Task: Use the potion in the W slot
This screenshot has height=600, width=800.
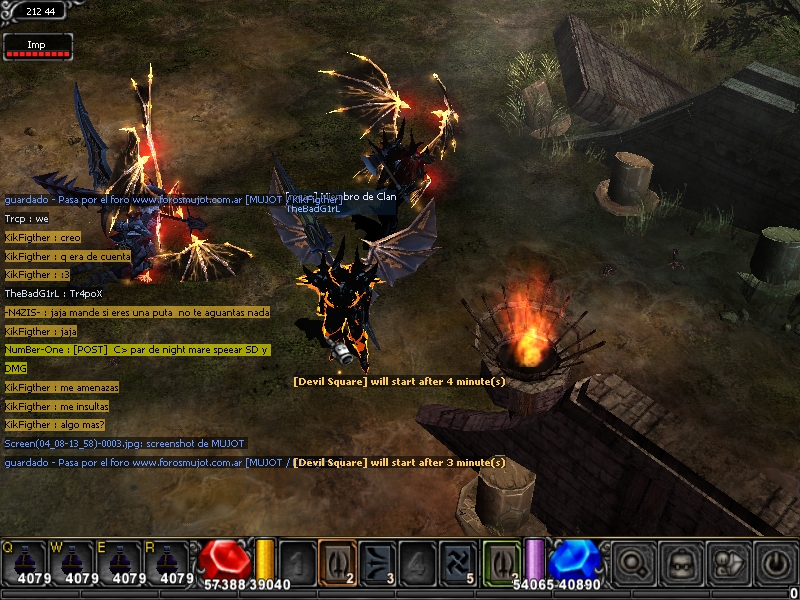Action: 72,562
